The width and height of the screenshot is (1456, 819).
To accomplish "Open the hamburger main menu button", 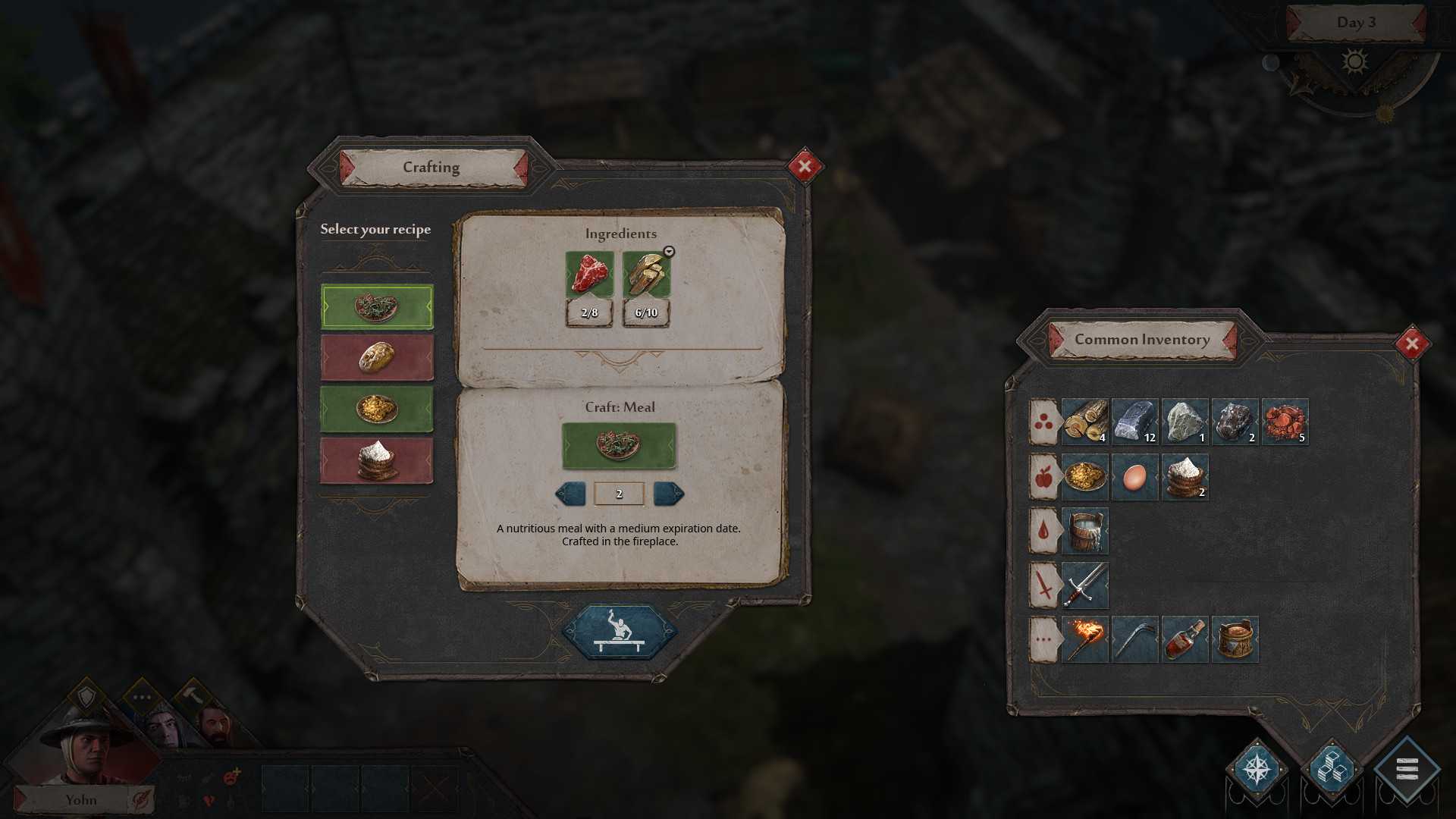I will click(1407, 770).
